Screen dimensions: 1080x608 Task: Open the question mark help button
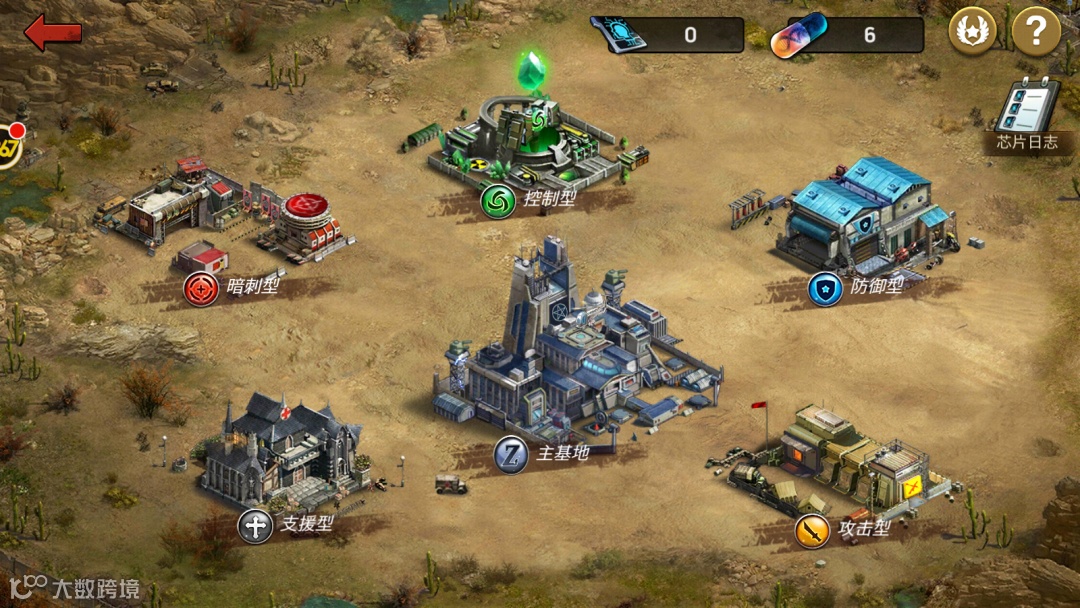pos(1035,34)
